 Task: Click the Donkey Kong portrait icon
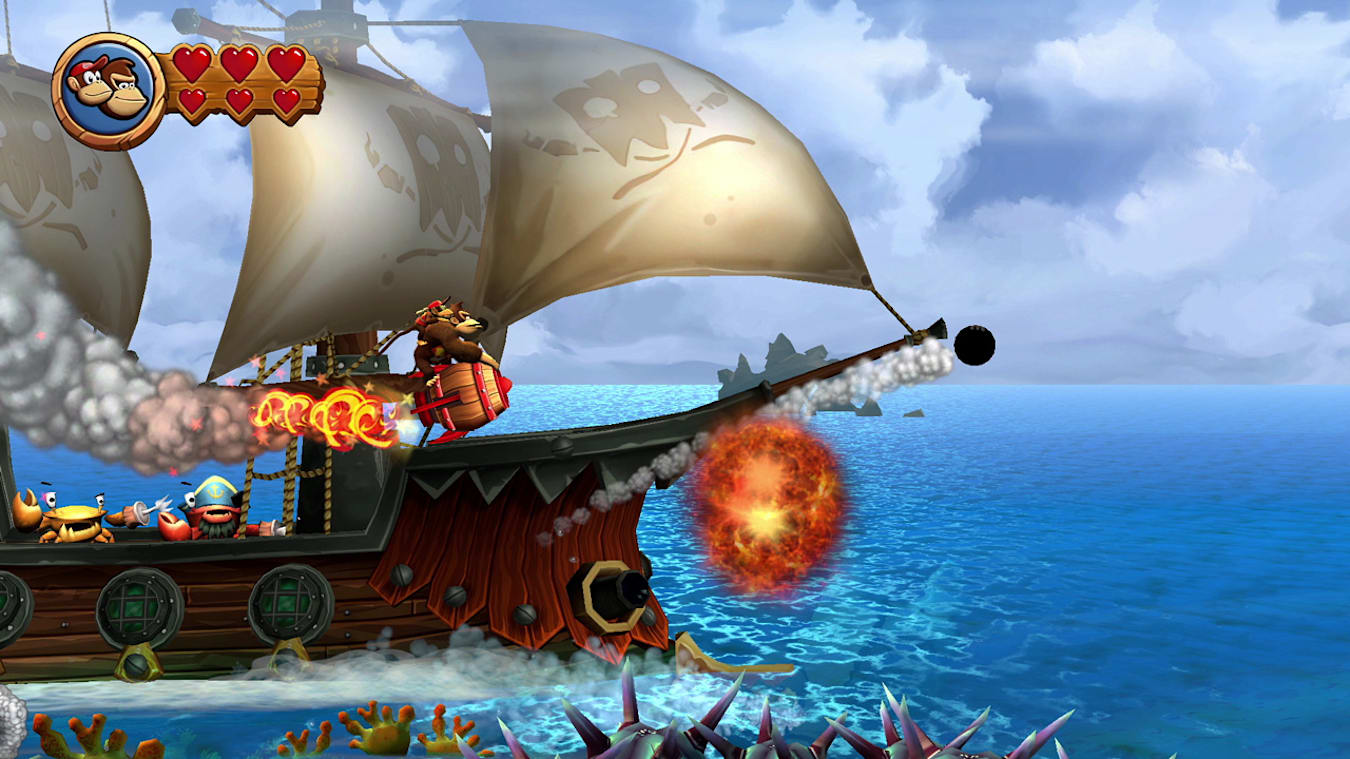point(105,85)
